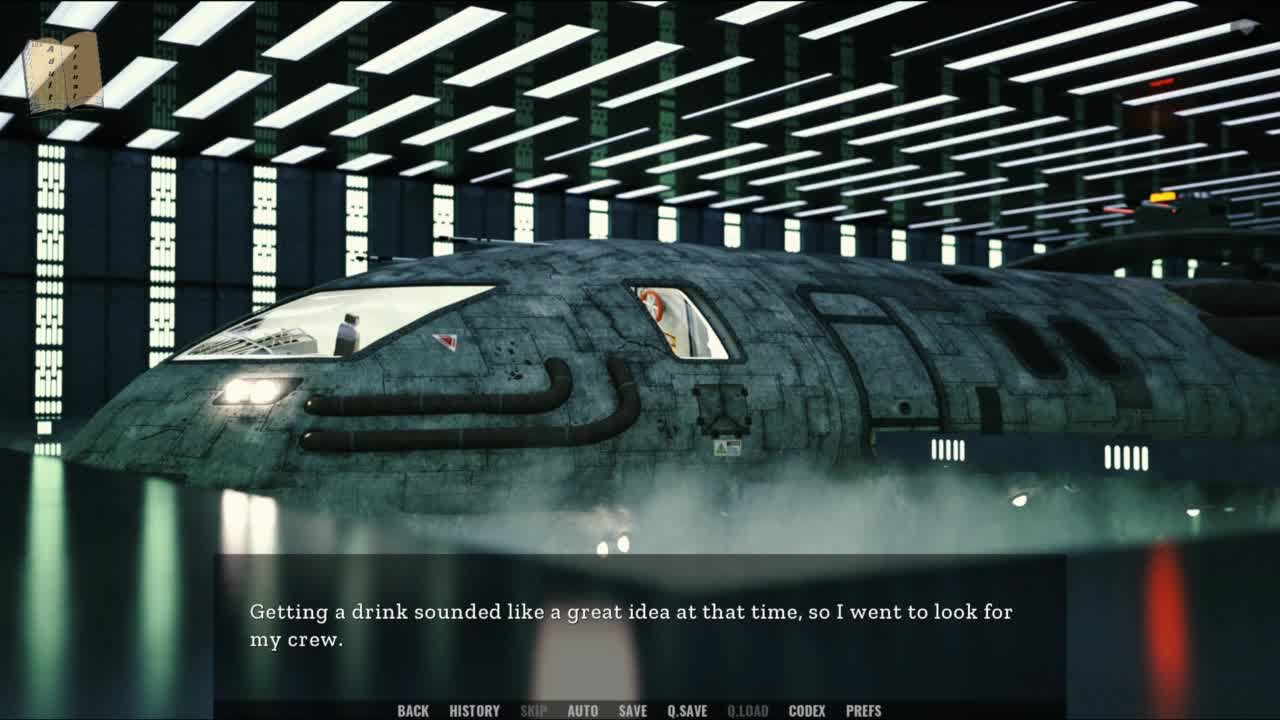Screen dimensions: 1280x720
Task: Go back to the previous line
Action: click(413, 711)
